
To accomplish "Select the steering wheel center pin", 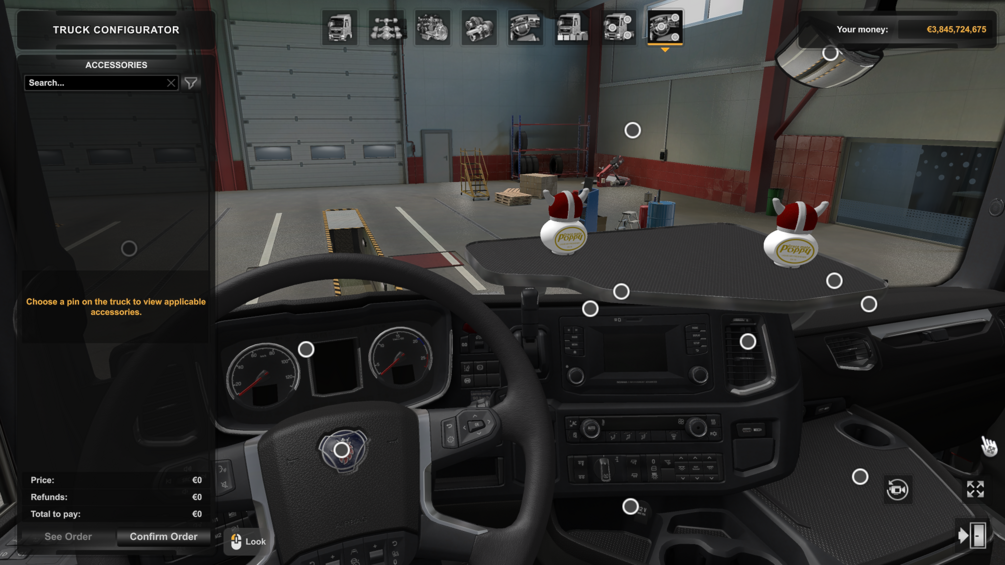I will point(342,451).
